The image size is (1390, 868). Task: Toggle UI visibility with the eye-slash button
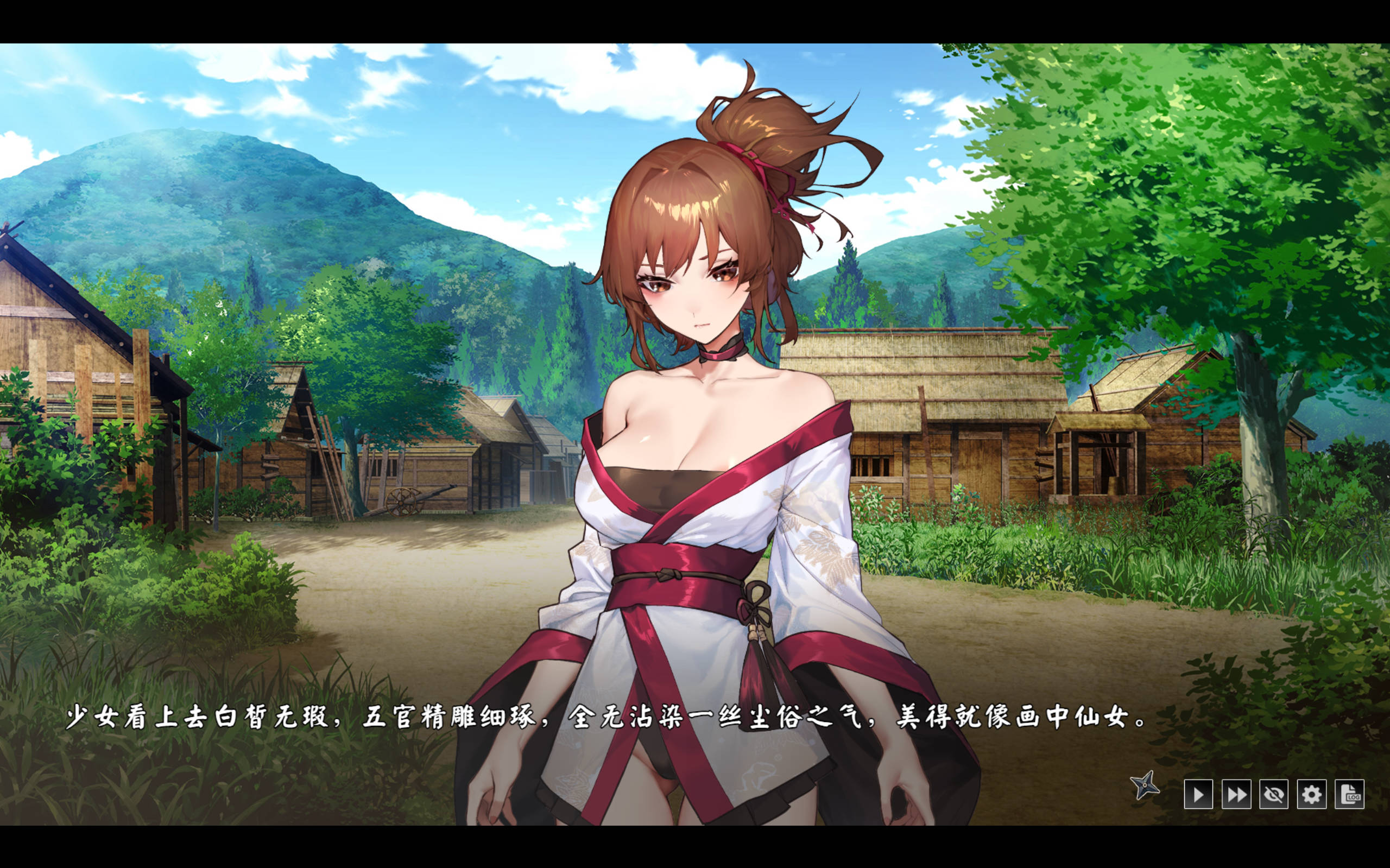[x=1274, y=795]
